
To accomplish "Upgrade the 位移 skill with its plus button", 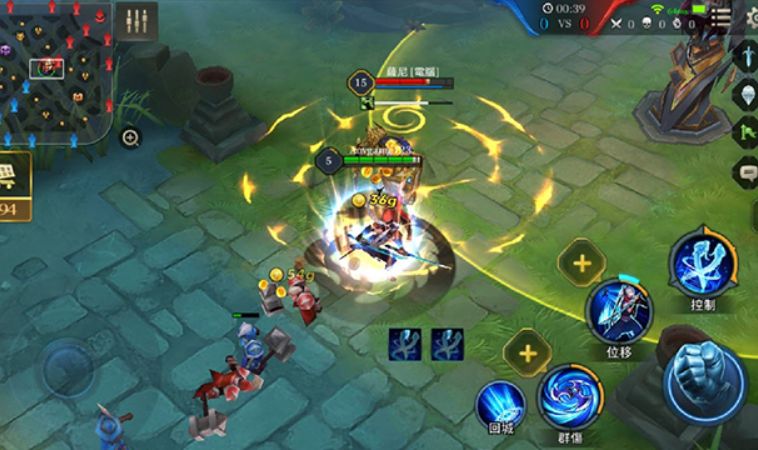I will click(x=582, y=264).
